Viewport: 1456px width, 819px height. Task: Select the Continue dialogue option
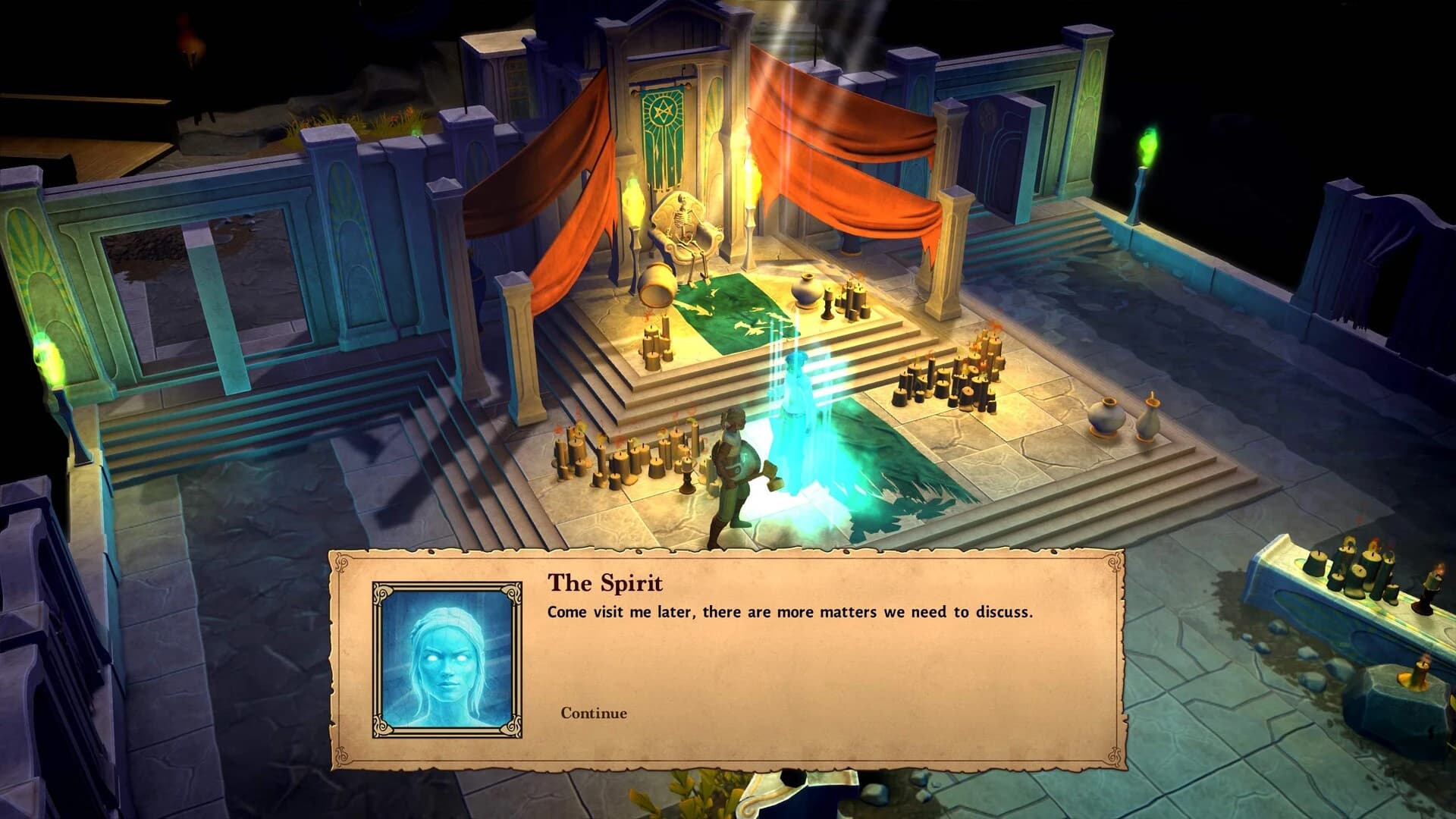[x=592, y=713]
